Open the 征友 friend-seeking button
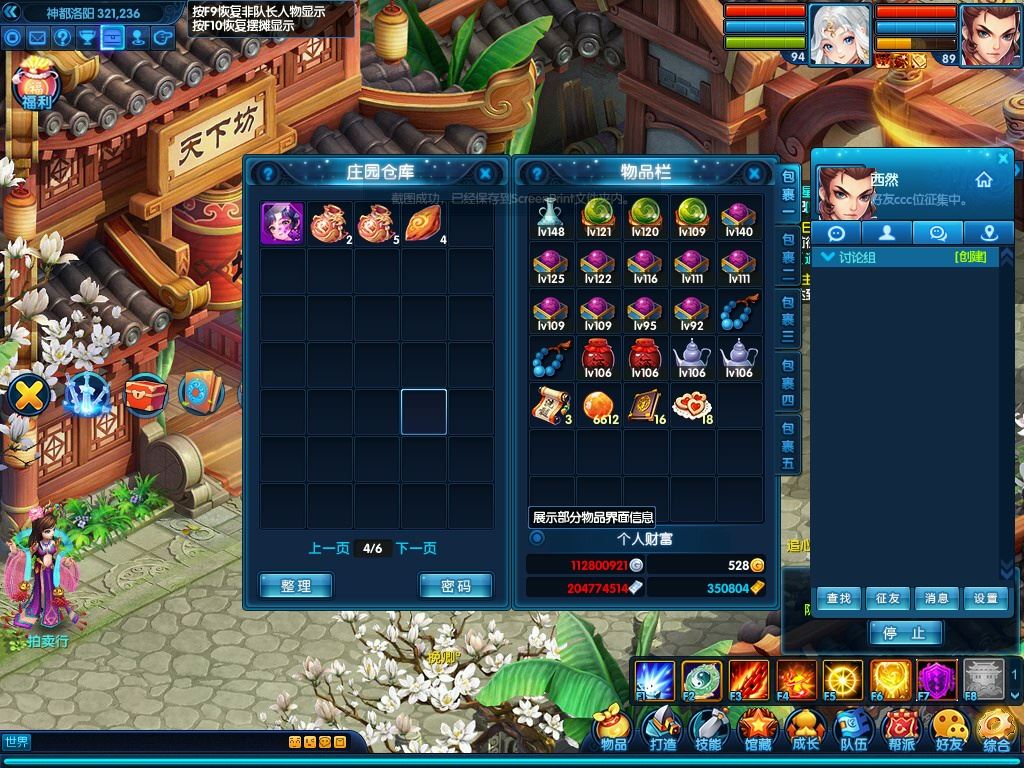 tap(887, 598)
